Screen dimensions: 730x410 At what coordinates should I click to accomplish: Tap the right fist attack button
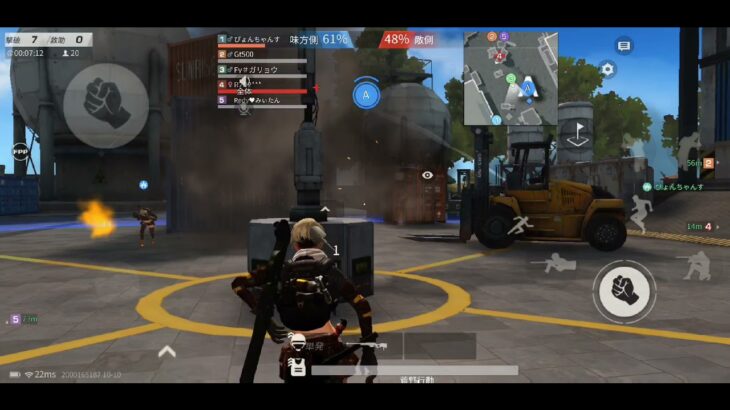624,291
